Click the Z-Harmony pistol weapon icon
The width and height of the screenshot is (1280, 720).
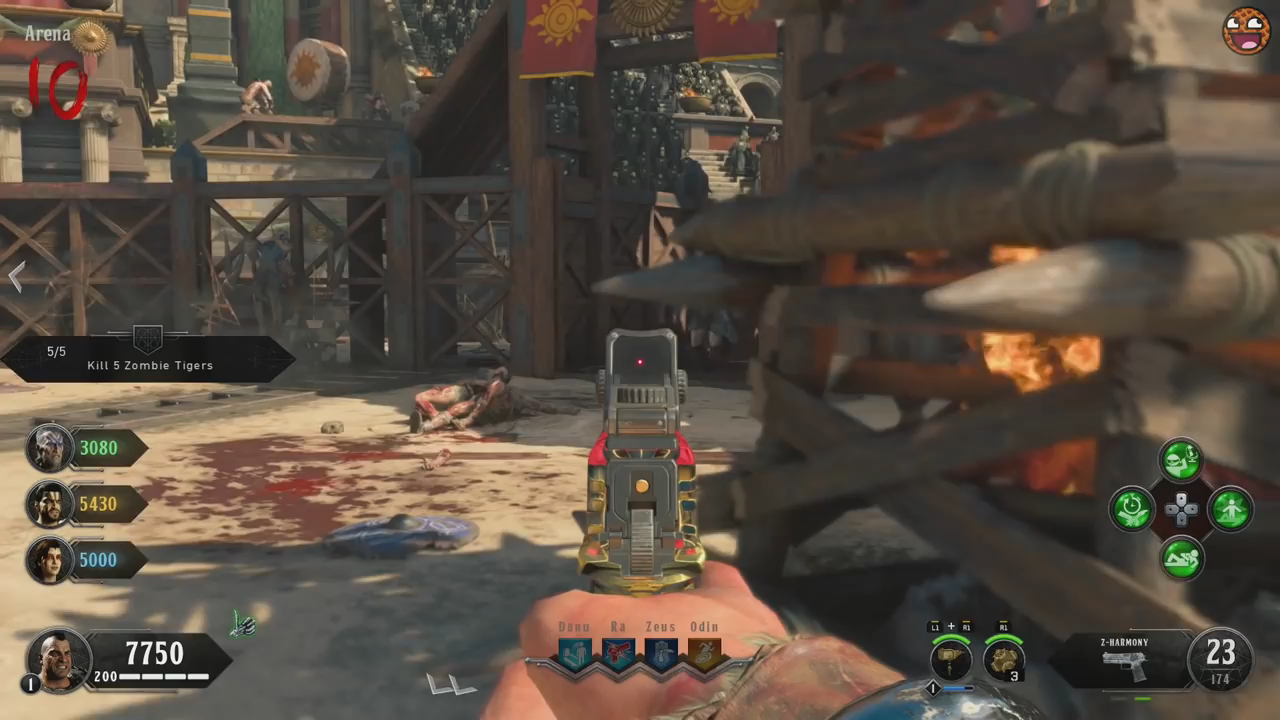[1125, 664]
